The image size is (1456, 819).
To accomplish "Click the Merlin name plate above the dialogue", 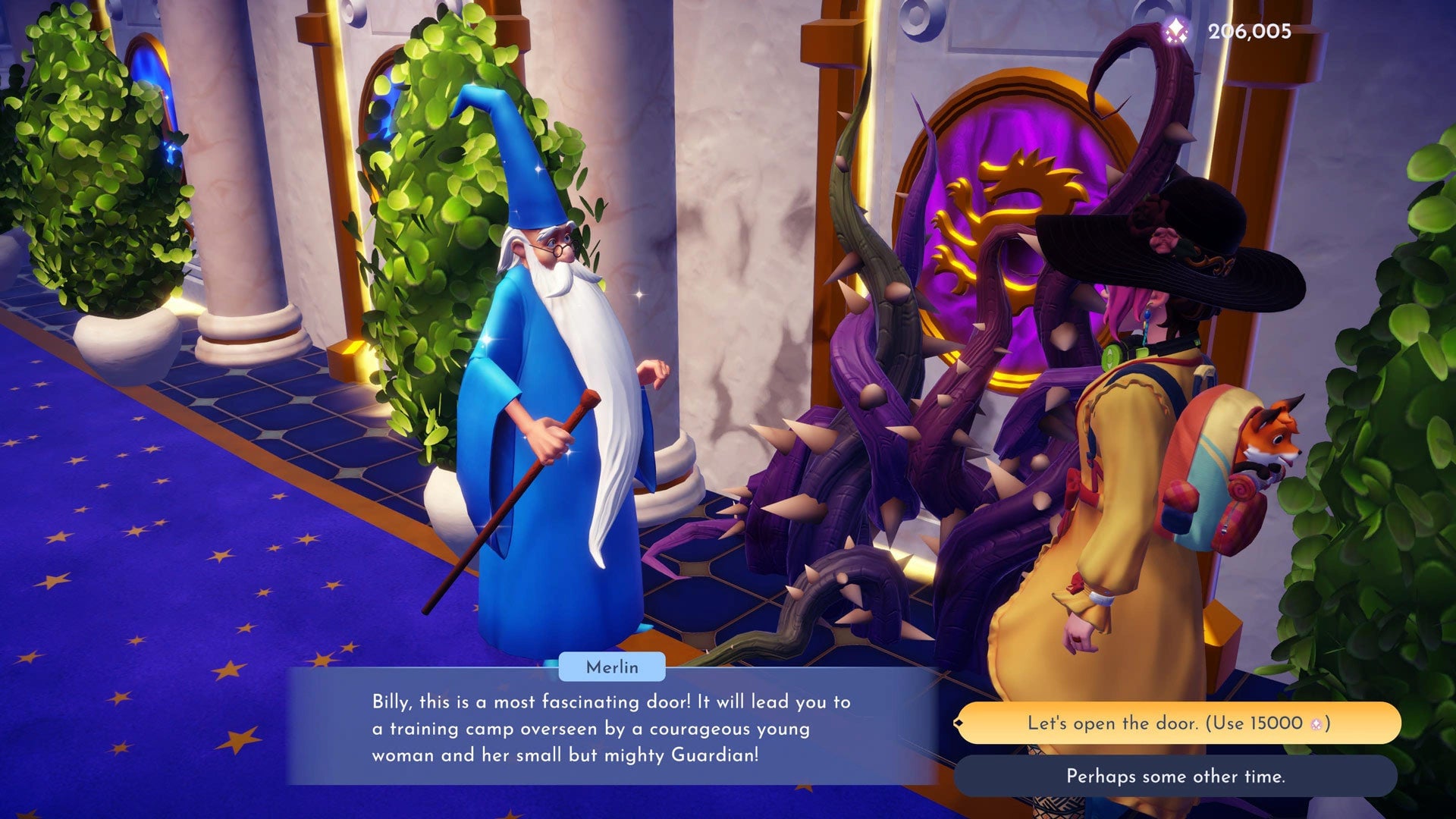I will 611,668.
